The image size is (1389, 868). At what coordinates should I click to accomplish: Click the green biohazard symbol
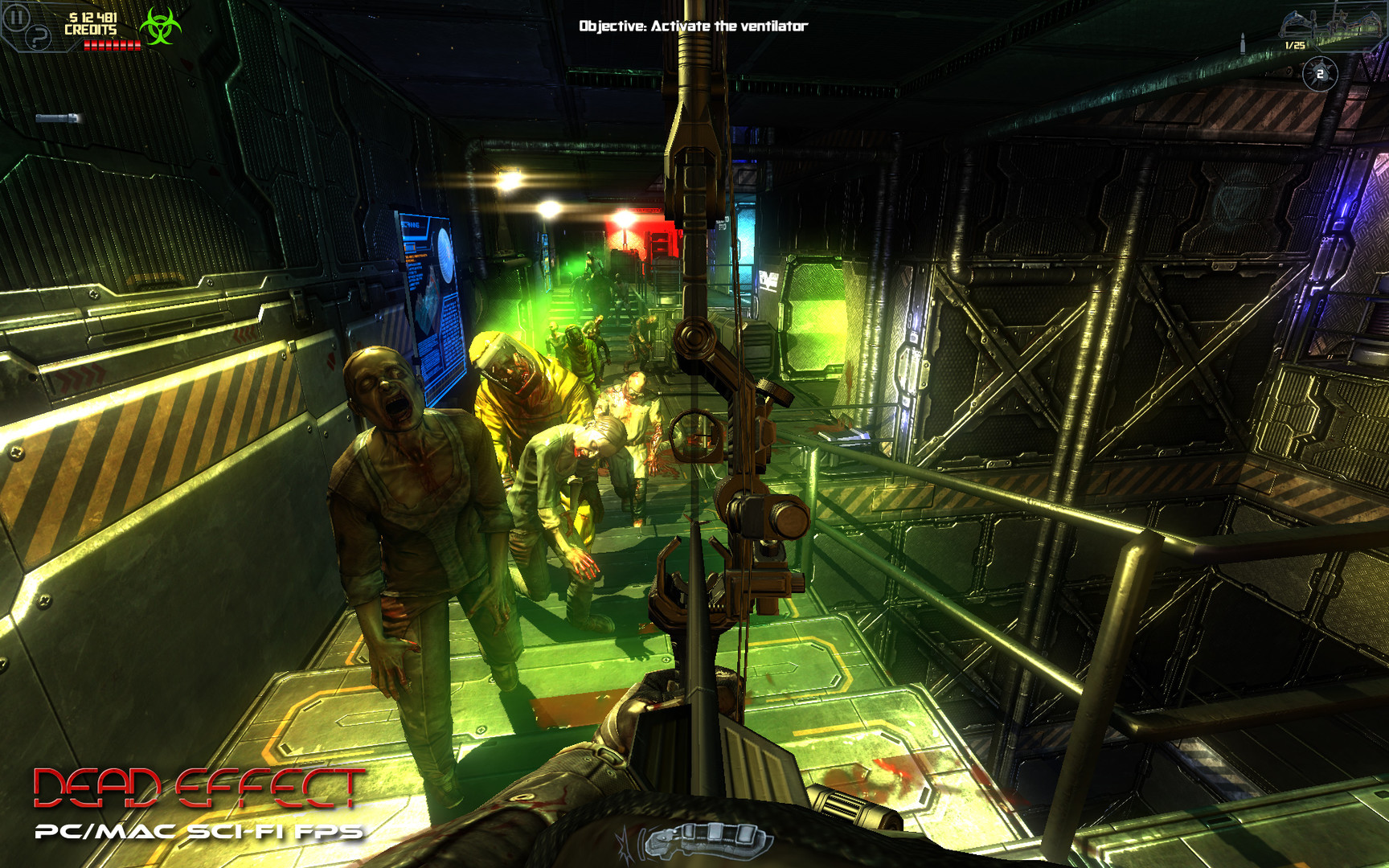point(161,27)
